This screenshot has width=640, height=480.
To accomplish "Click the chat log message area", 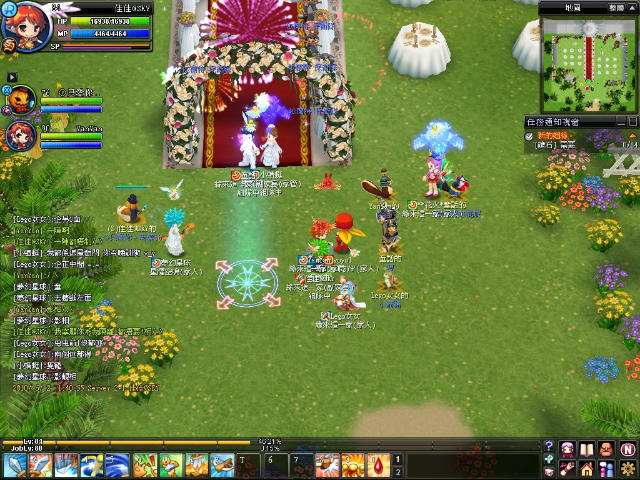I will 80,300.
